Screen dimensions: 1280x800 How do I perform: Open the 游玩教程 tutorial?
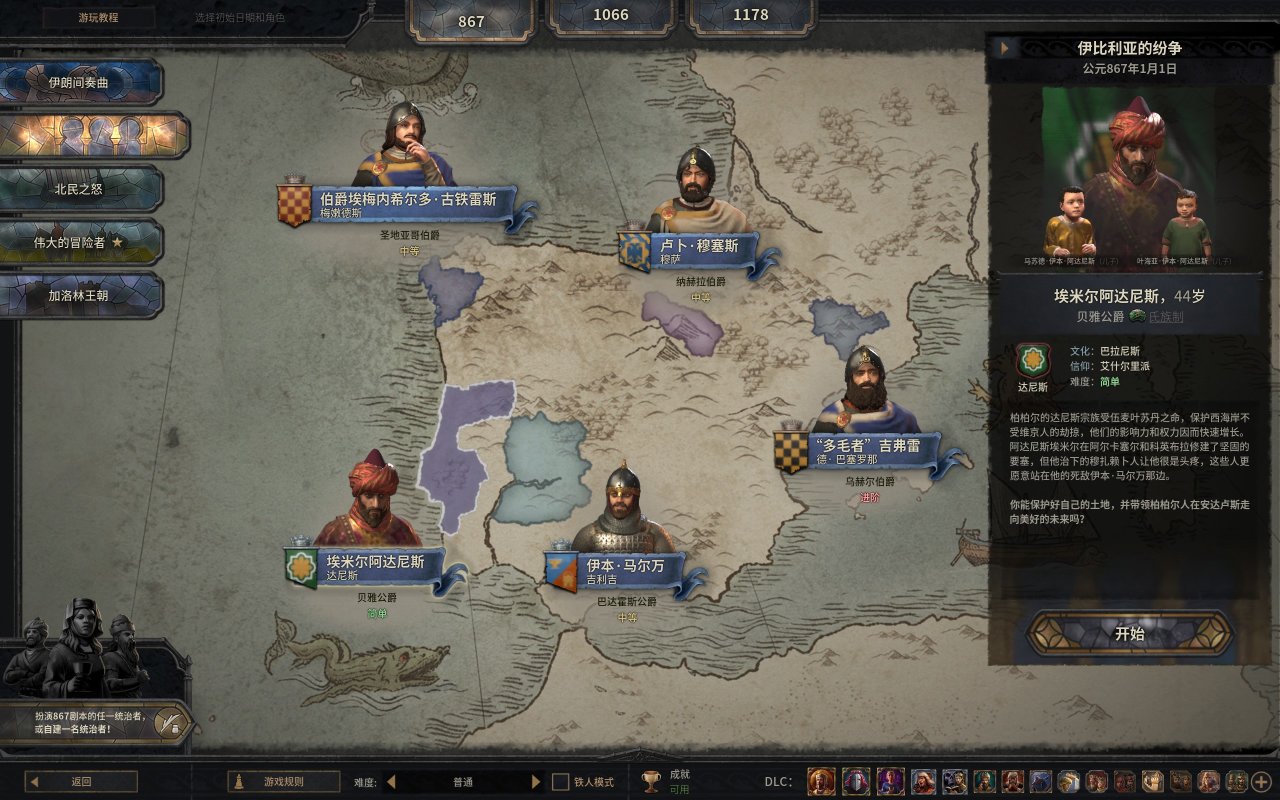point(98,17)
